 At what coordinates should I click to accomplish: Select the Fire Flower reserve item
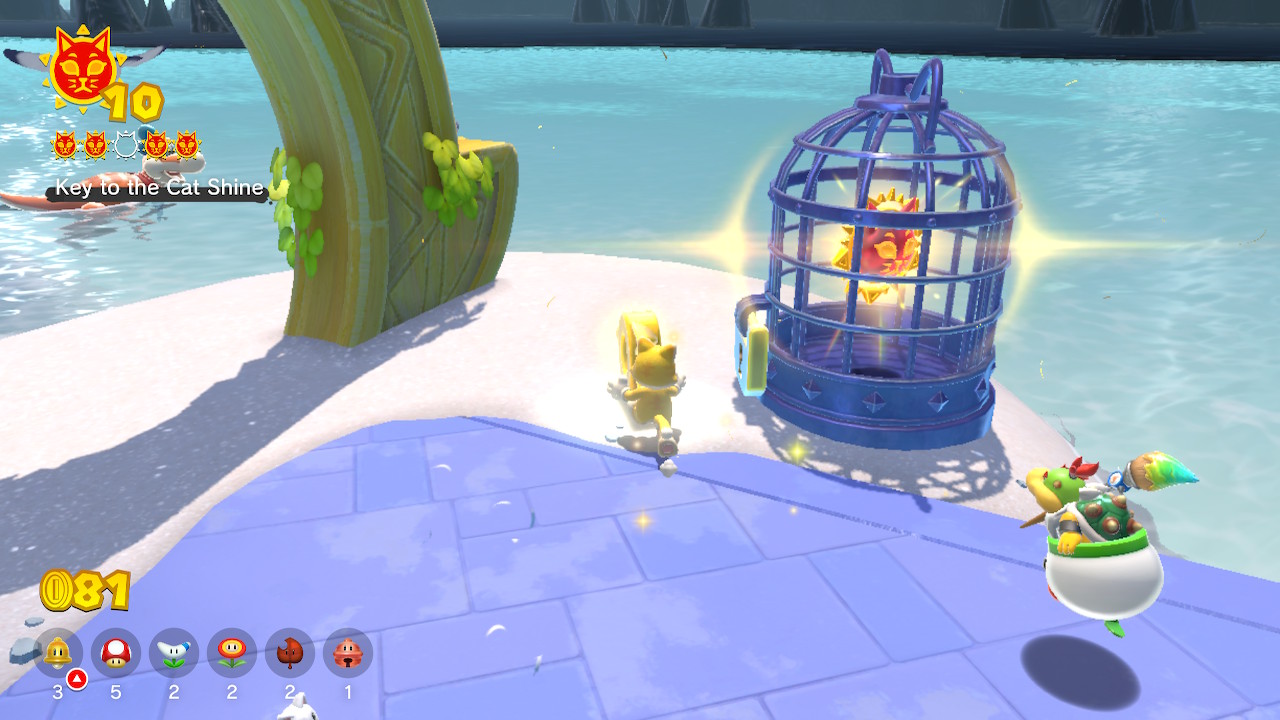(x=232, y=654)
